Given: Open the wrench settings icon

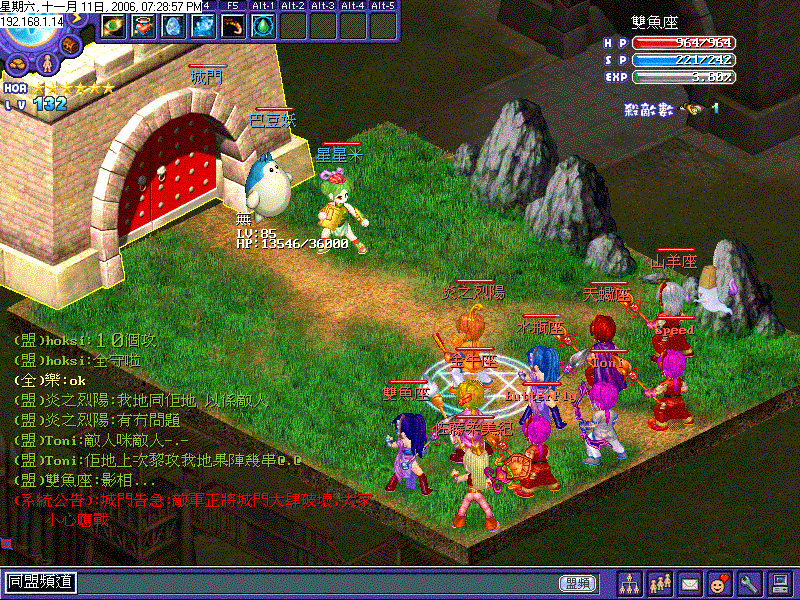Looking at the screenshot, I should coord(750,582).
